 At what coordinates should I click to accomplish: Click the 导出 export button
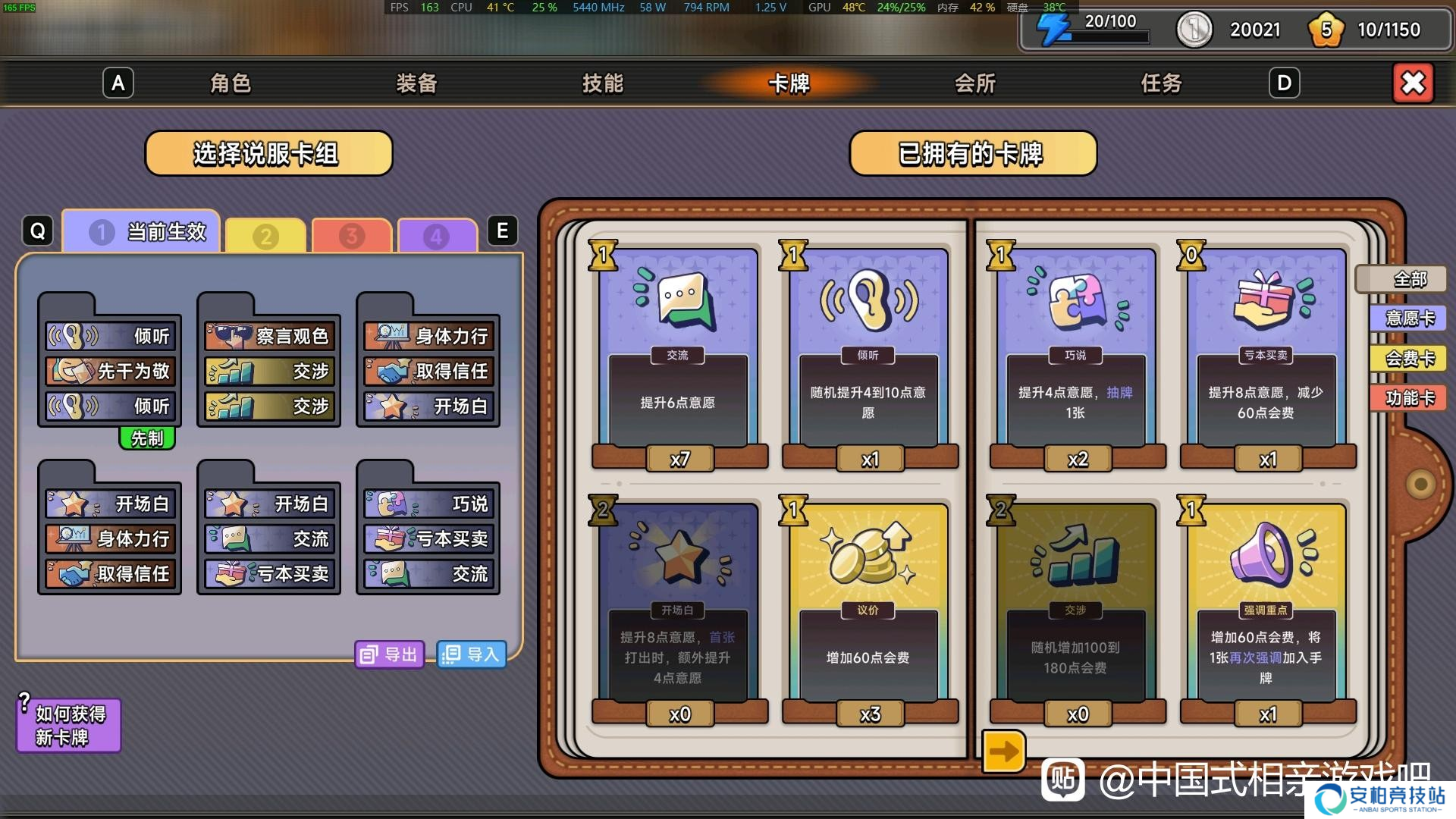(x=389, y=654)
